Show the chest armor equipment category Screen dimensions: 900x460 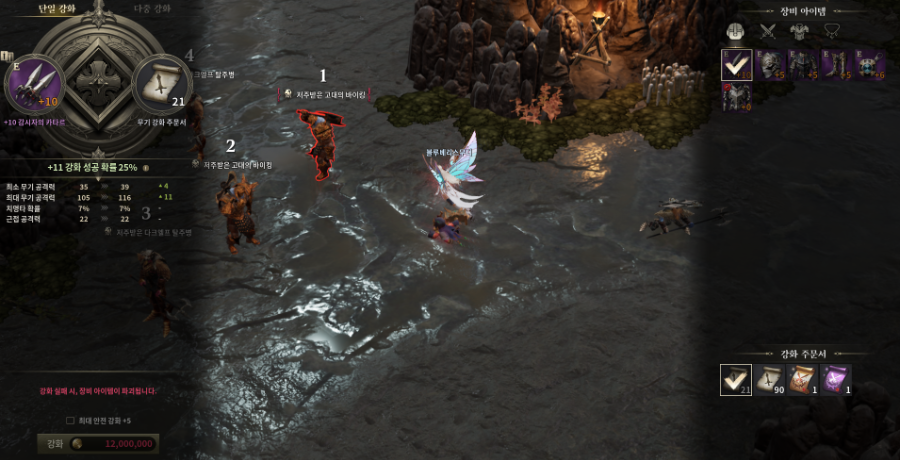click(x=799, y=32)
